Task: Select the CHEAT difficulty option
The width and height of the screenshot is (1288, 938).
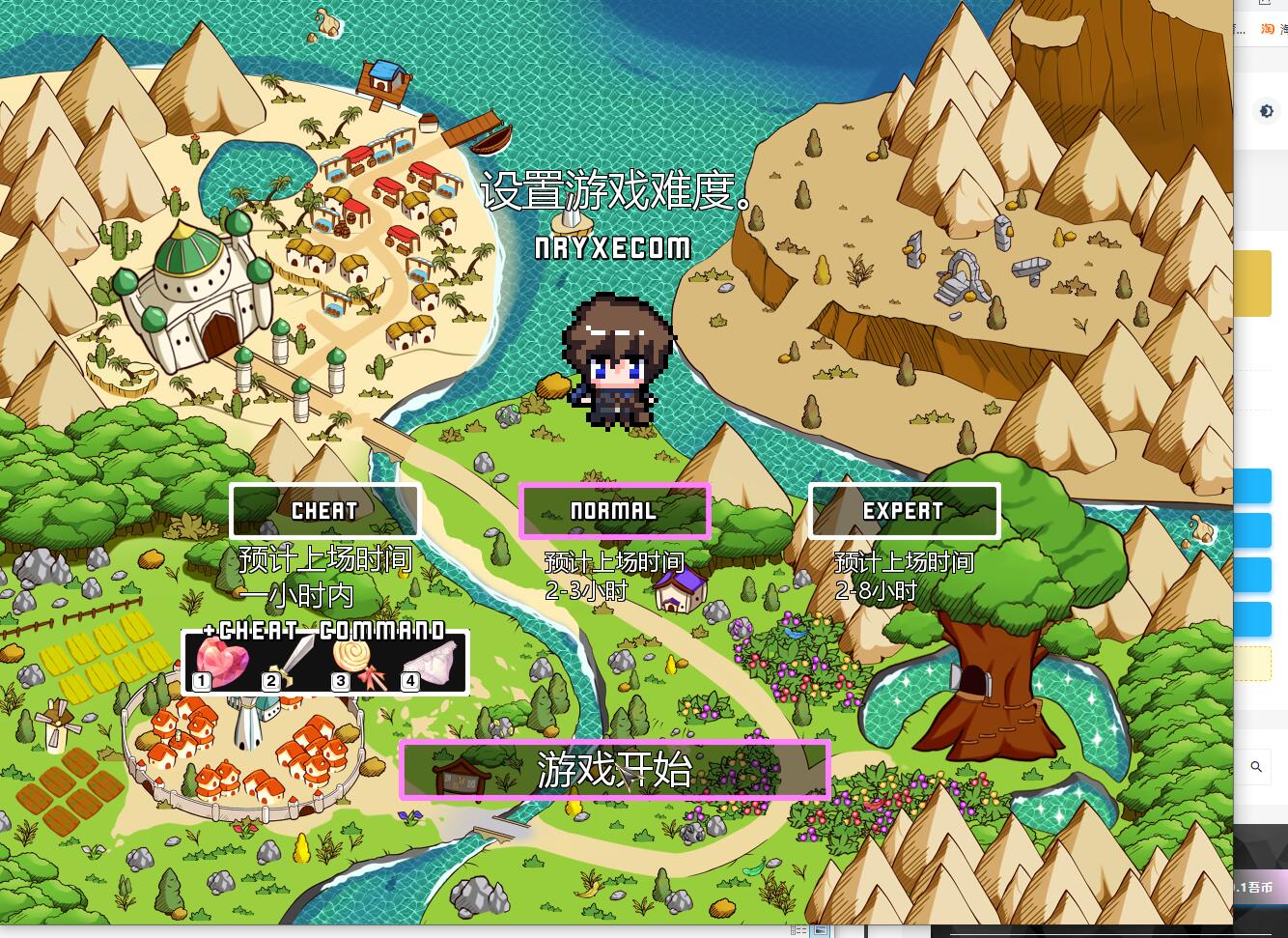Action: coord(324,510)
